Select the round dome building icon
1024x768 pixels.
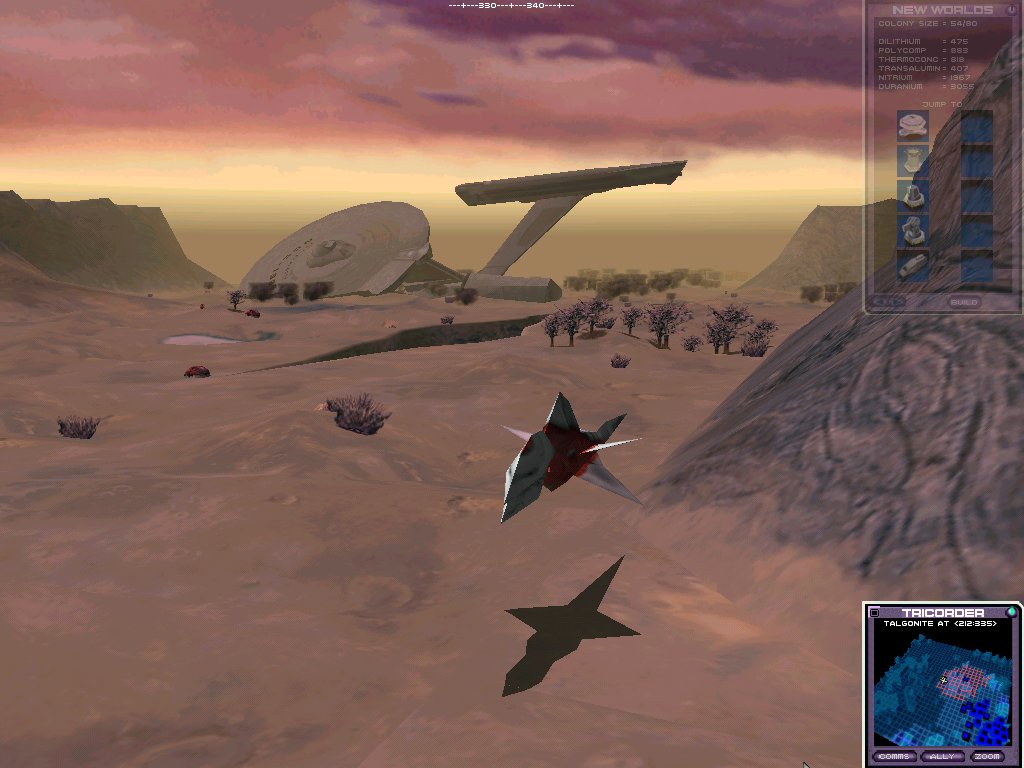click(912, 125)
